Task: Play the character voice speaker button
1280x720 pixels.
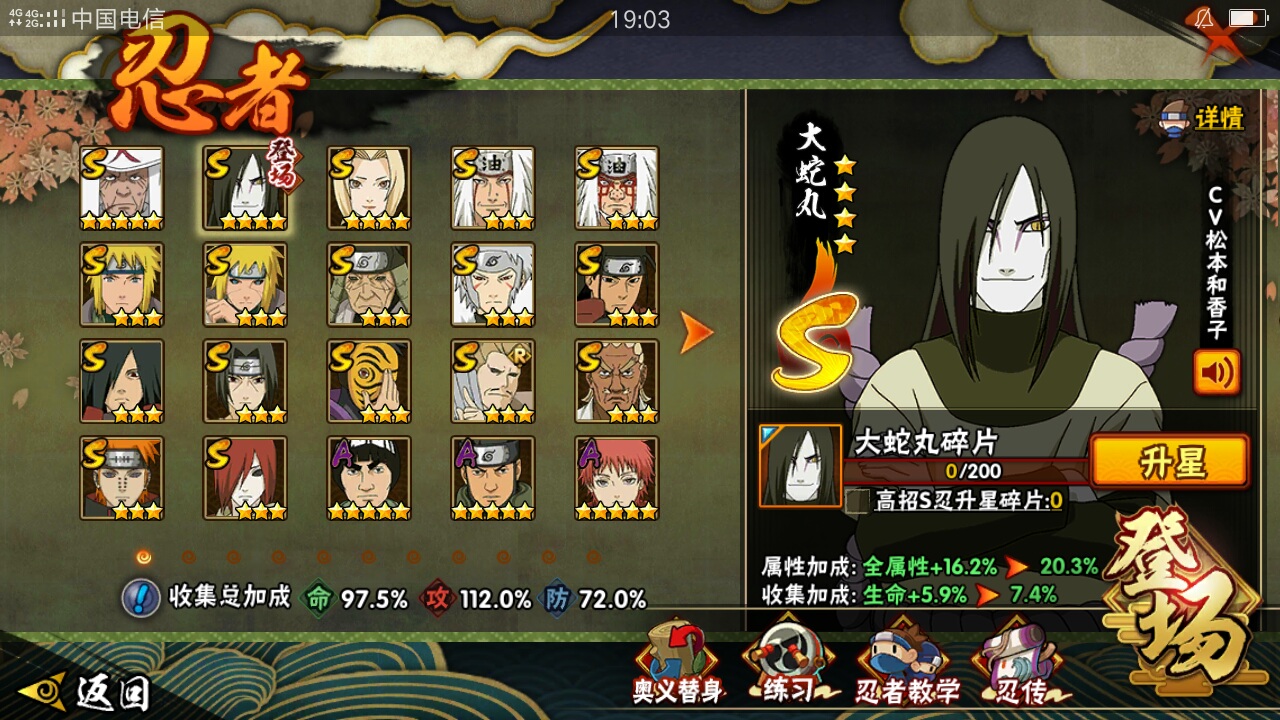Action: (x=1216, y=372)
